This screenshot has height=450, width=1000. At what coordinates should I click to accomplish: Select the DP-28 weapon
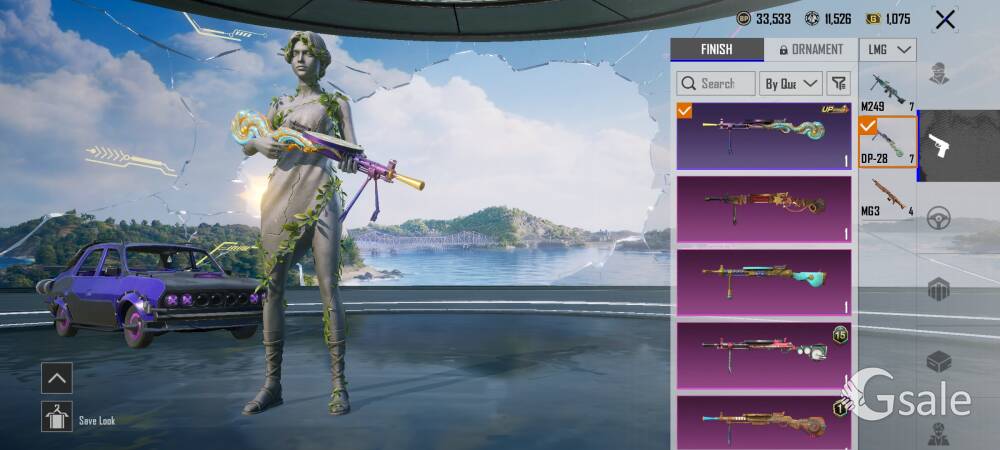point(887,142)
